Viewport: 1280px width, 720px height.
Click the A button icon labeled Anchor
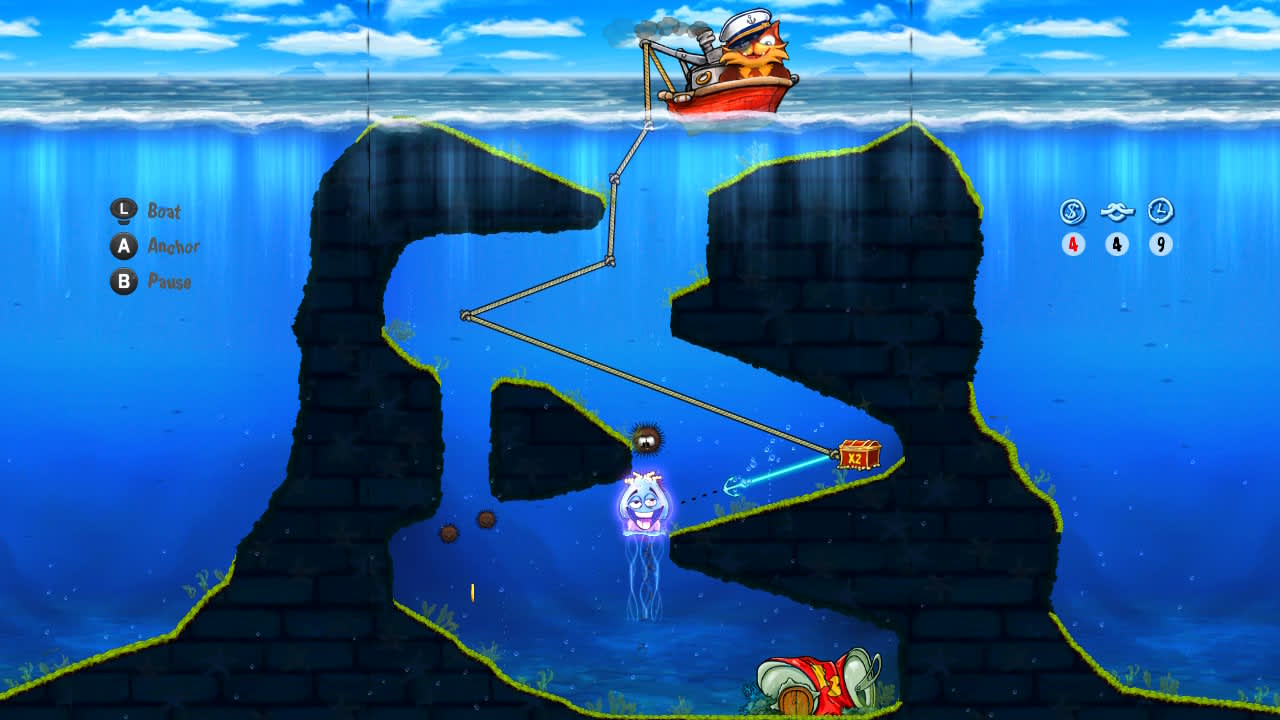pos(122,247)
